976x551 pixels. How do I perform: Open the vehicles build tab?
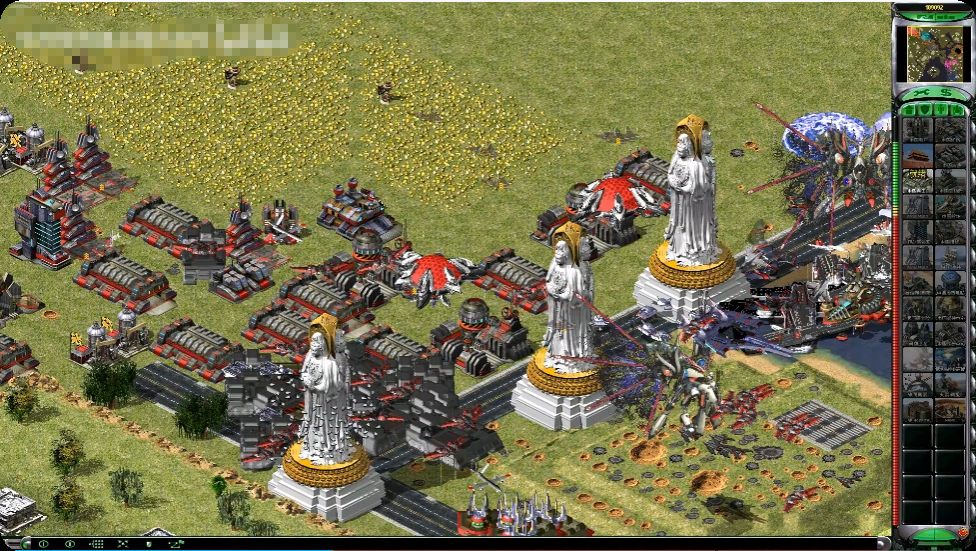[956, 109]
